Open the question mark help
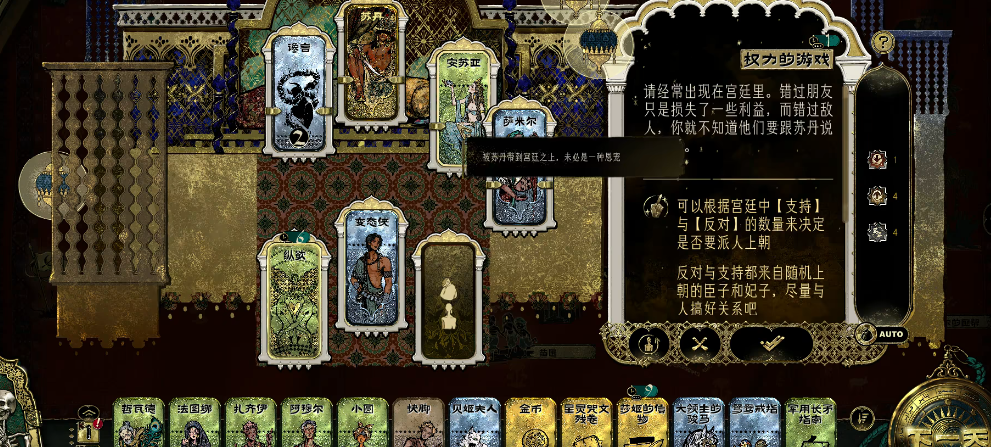Viewport: 991px width, 447px height. tap(883, 42)
